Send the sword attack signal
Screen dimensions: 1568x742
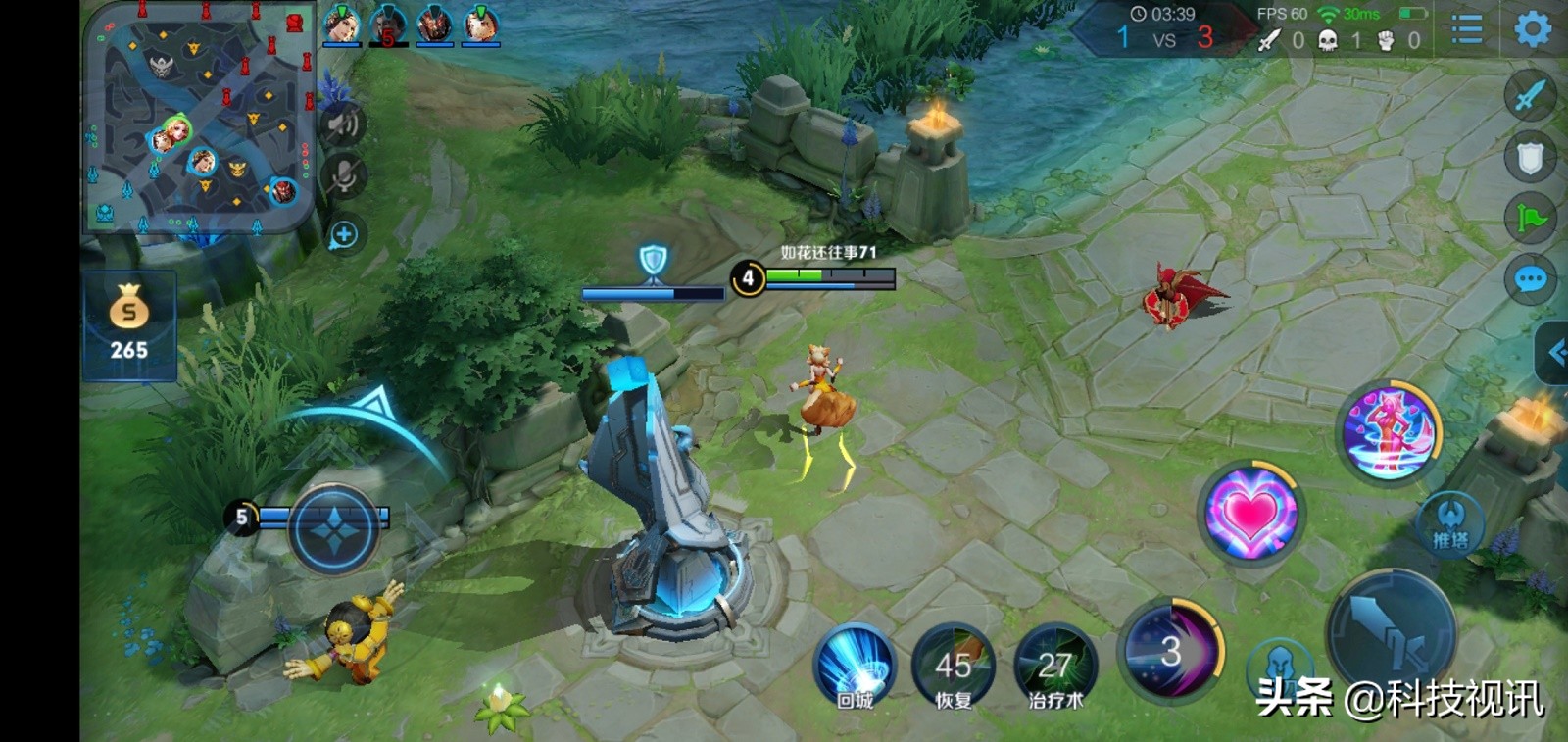pos(1530,96)
